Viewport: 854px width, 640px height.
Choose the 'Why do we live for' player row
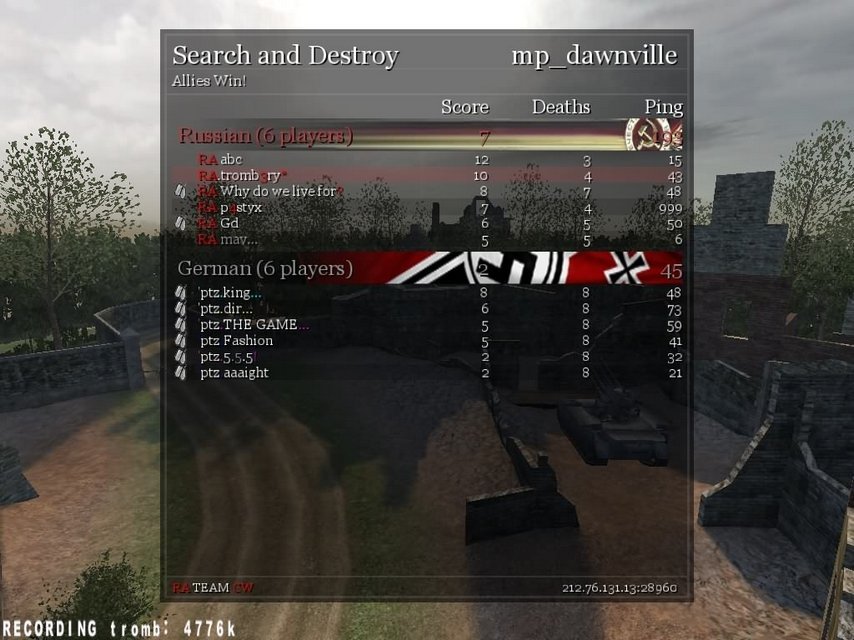(270, 192)
